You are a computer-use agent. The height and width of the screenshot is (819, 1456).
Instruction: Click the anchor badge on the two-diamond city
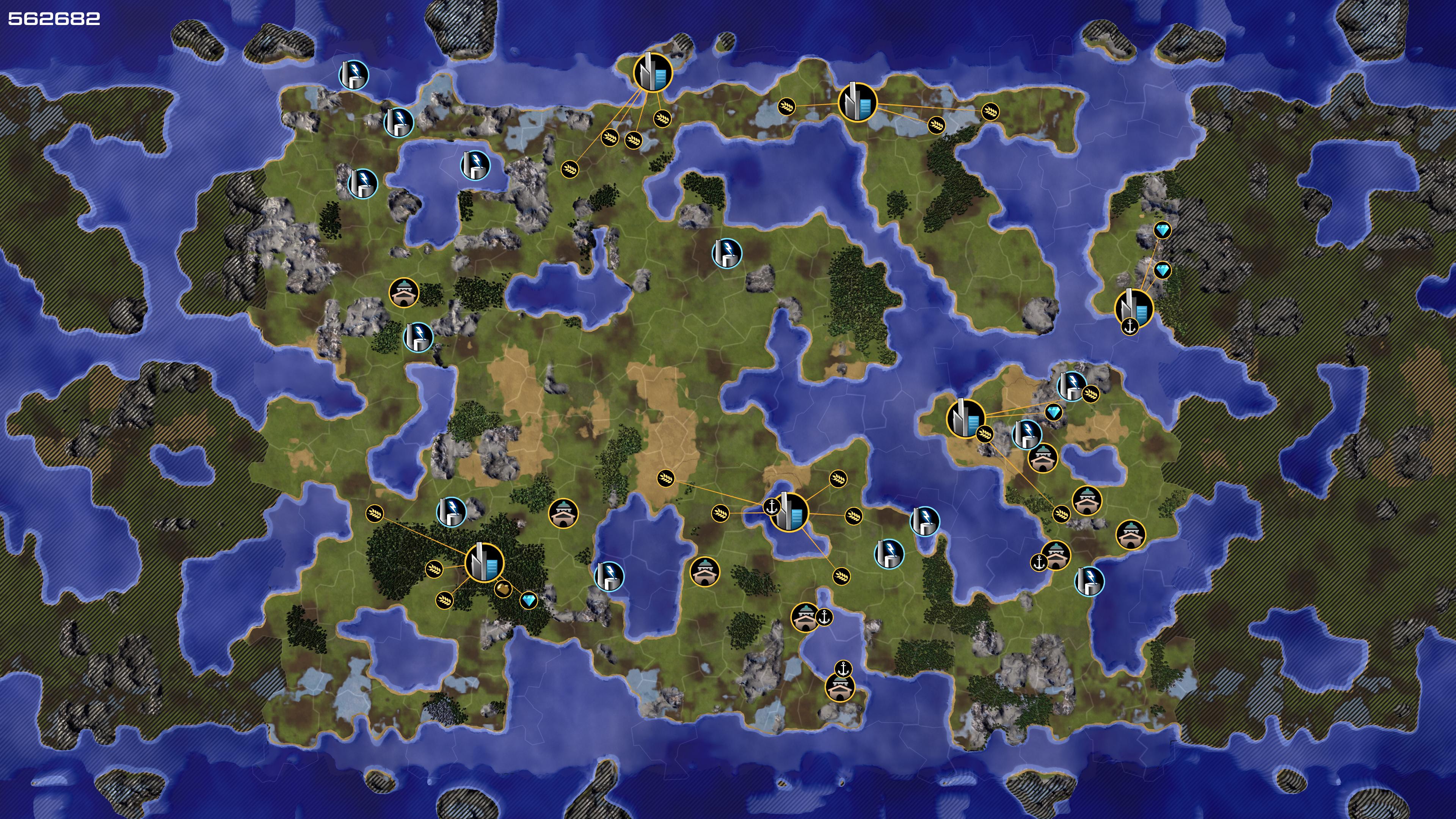coord(1130,327)
